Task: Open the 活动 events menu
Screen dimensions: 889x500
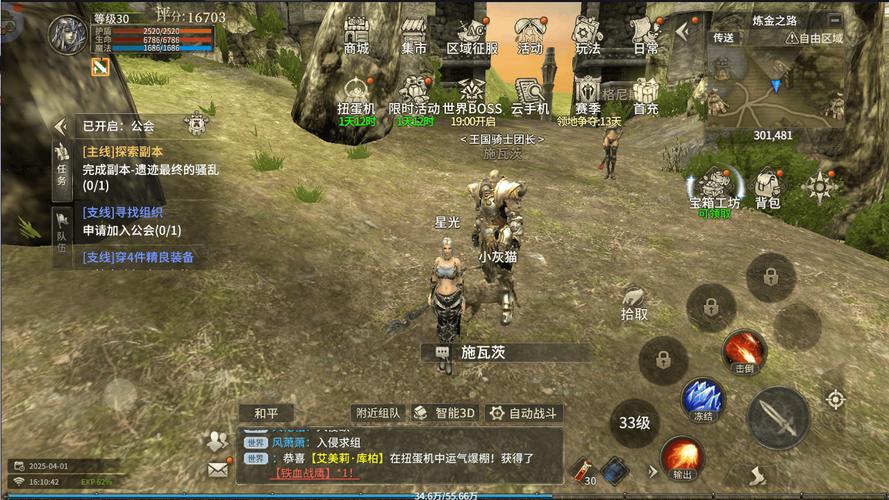Action: click(529, 35)
